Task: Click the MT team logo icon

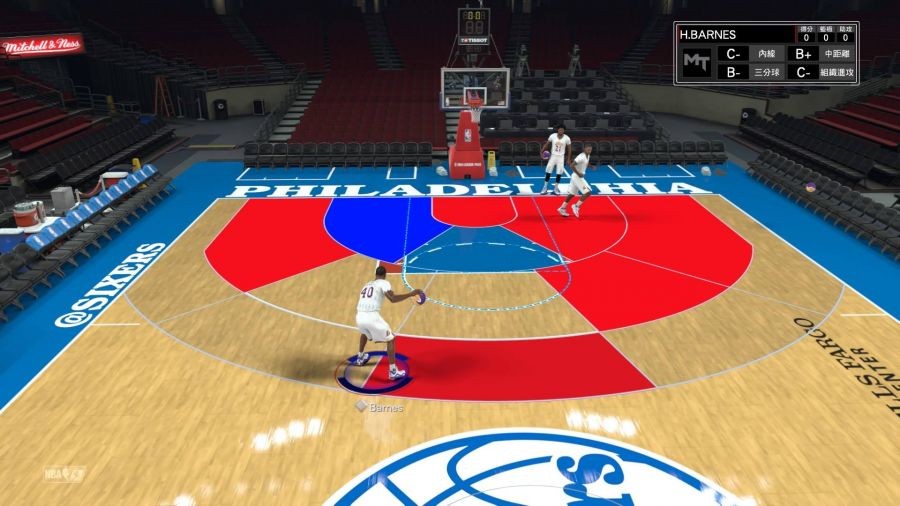Action: (x=695, y=62)
